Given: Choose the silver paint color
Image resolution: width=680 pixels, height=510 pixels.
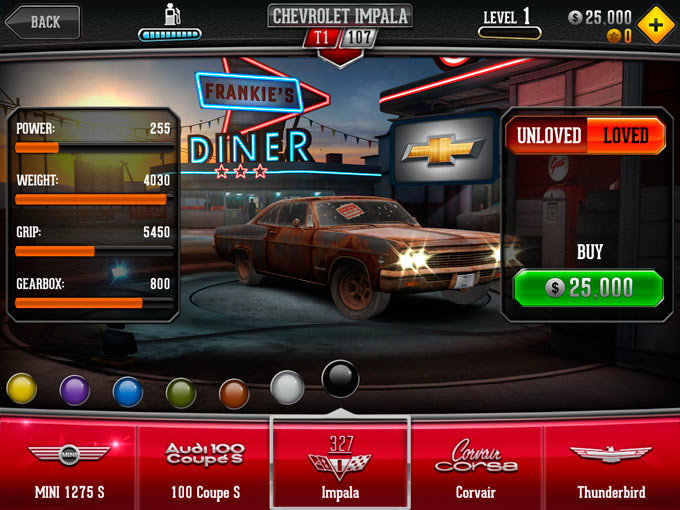Looking at the screenshot, I should pos(287,387).
